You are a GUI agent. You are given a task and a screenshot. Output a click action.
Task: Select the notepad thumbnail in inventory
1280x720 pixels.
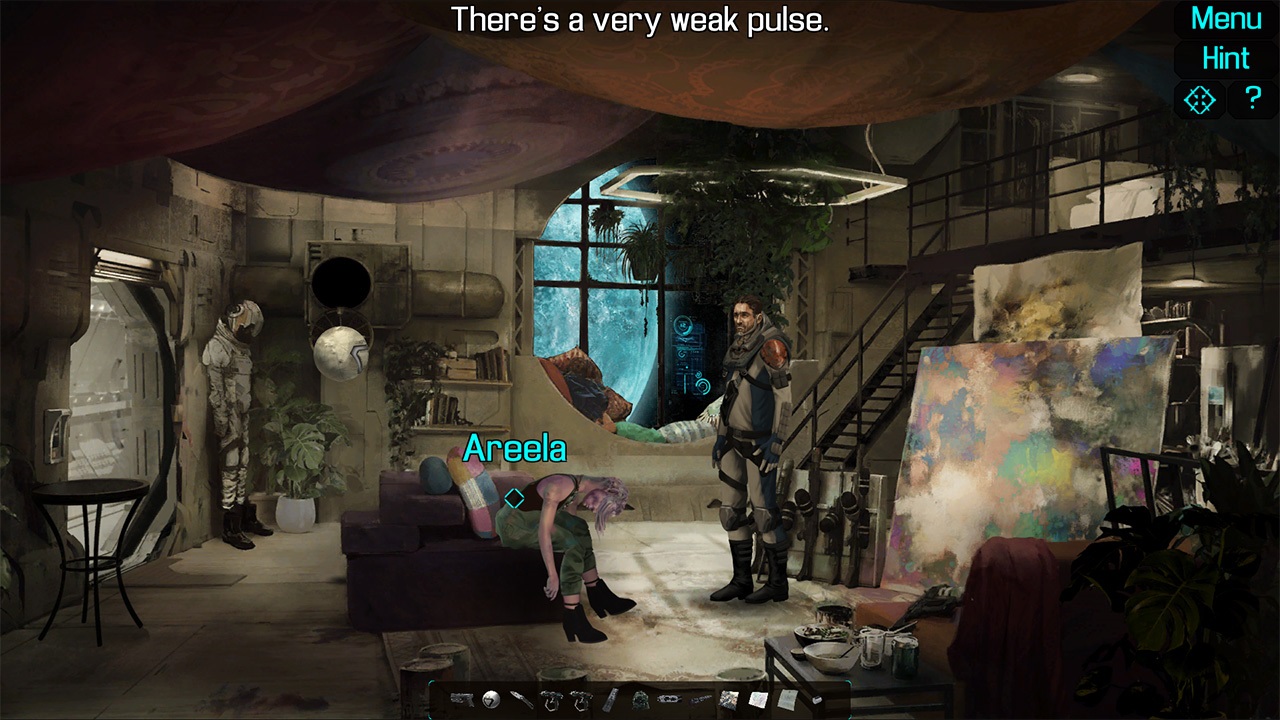point(758,699)
